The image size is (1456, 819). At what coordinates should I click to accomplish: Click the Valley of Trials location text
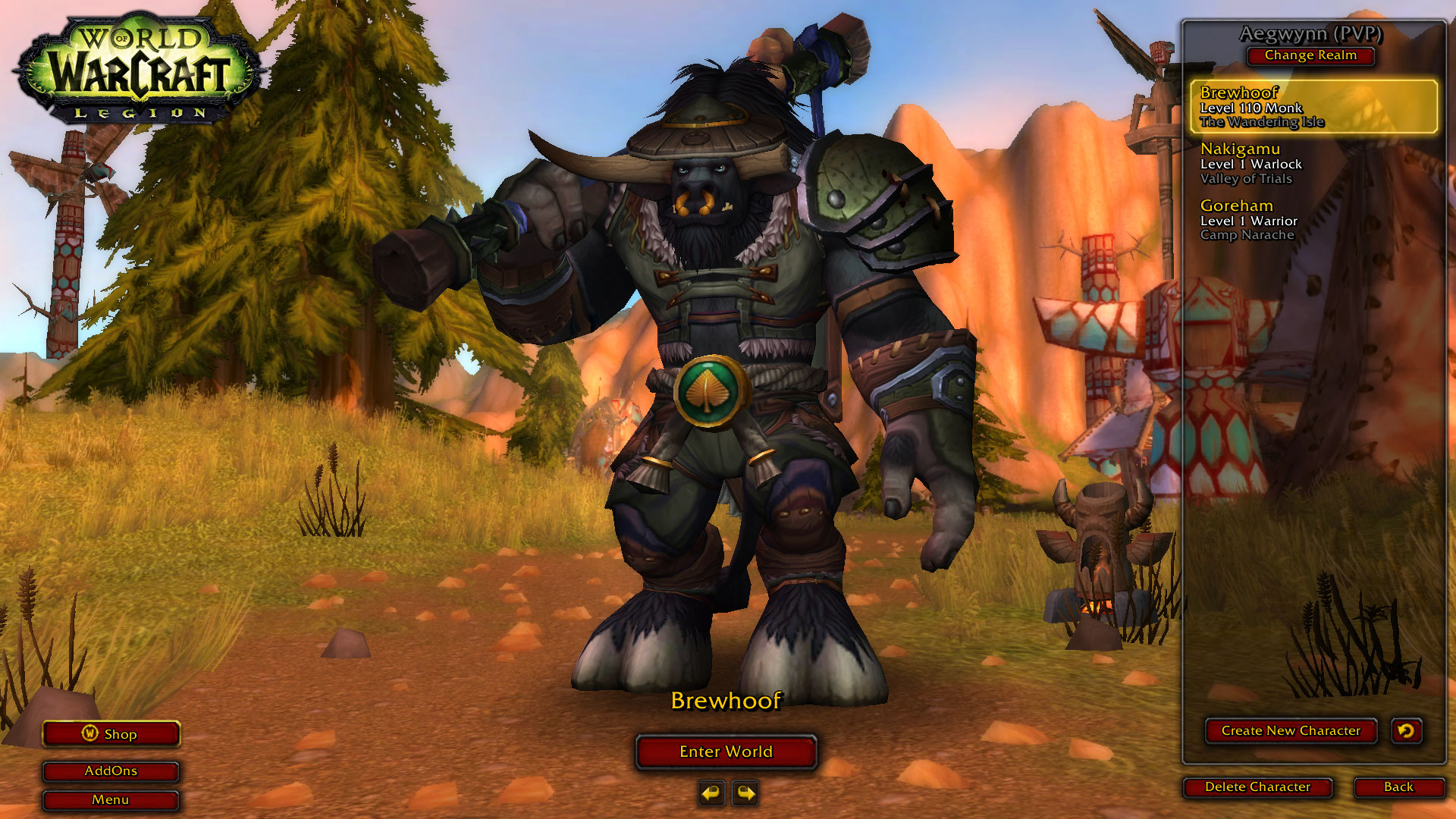[1247, 179]
